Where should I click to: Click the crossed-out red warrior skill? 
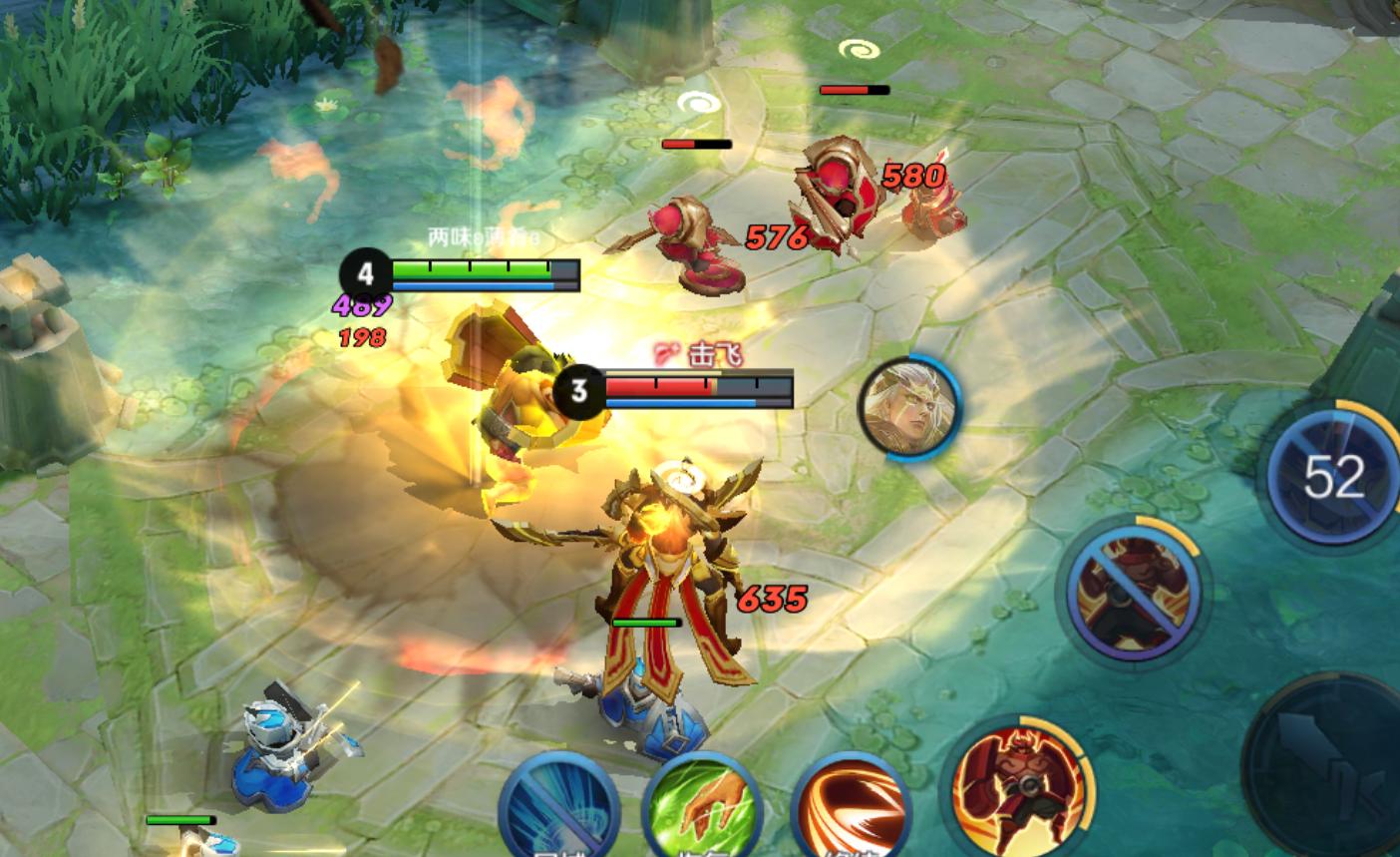[x=1134, y=590]
